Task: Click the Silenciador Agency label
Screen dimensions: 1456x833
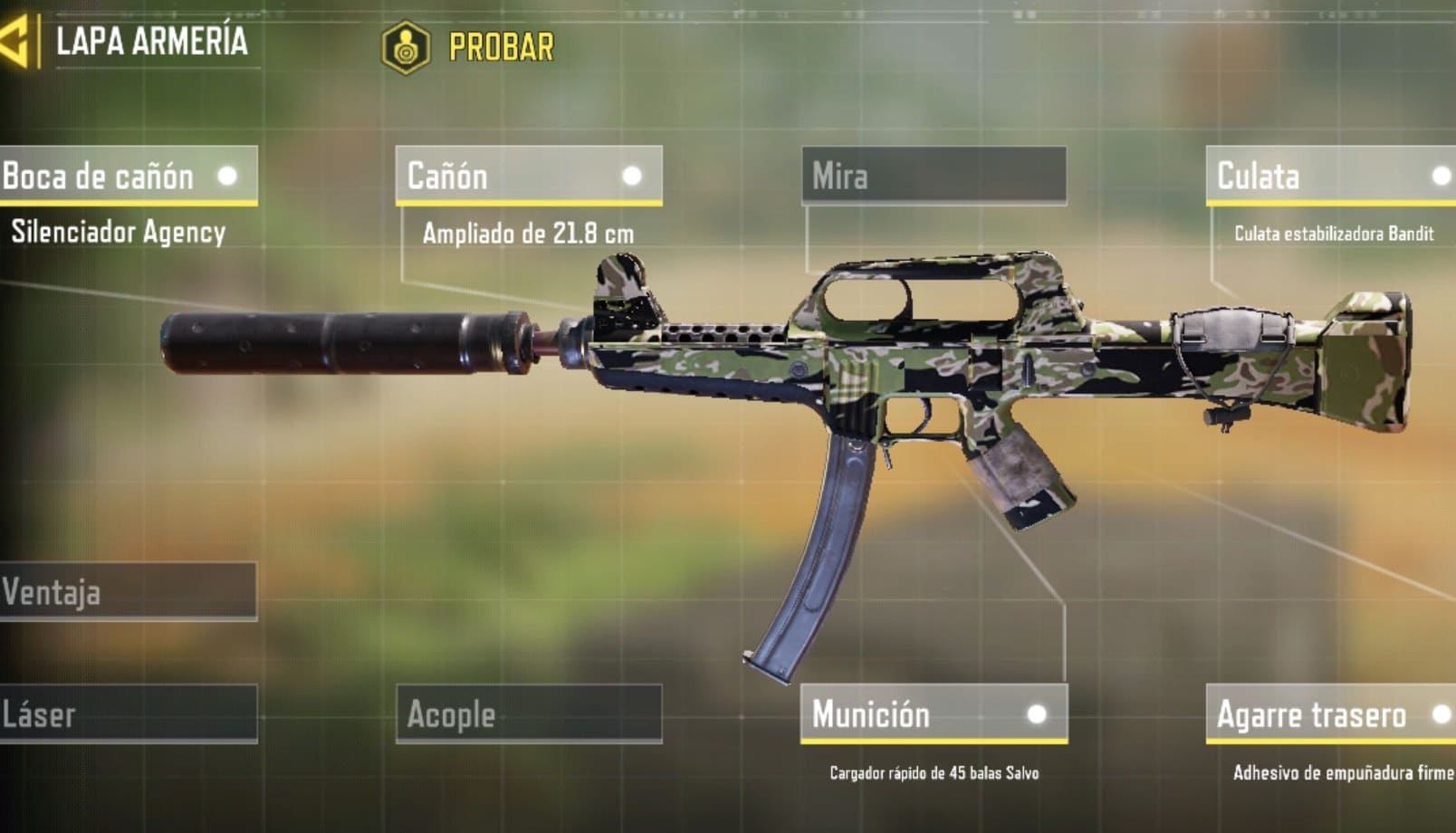Action: (x=118, y=233)
